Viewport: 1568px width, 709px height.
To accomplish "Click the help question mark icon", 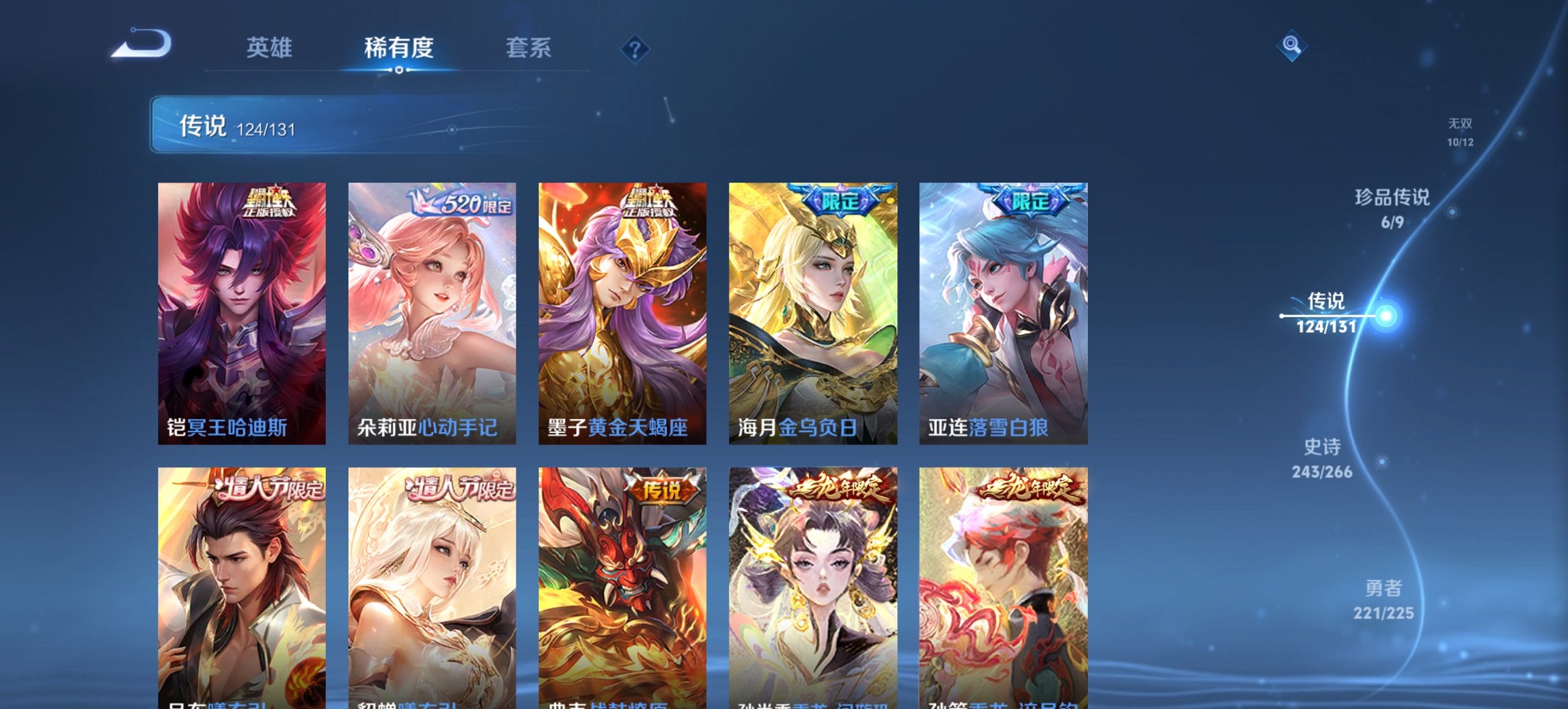I will [635, 48].
